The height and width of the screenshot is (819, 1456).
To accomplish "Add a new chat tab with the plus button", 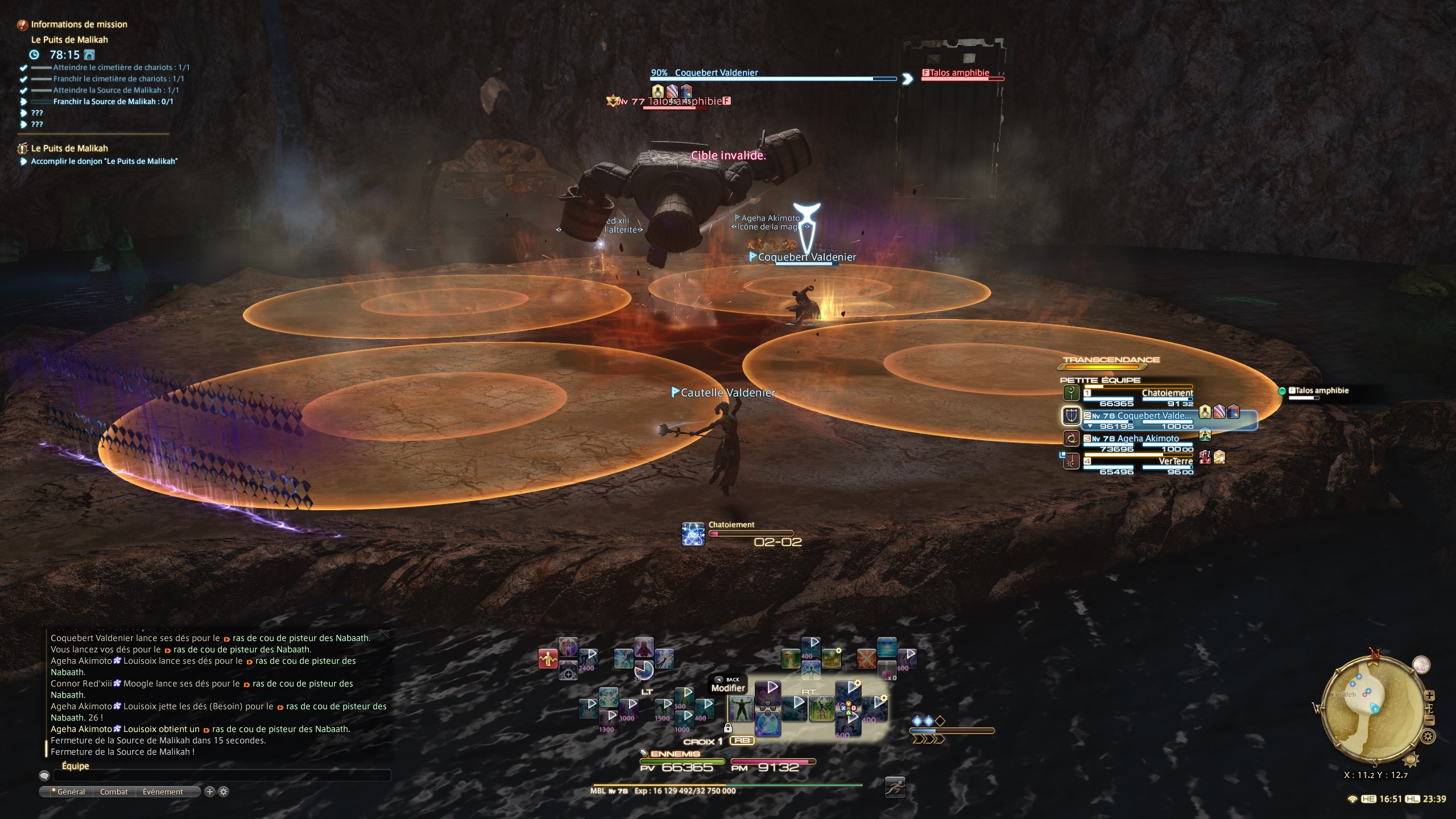I will click(x=210, y=792).
